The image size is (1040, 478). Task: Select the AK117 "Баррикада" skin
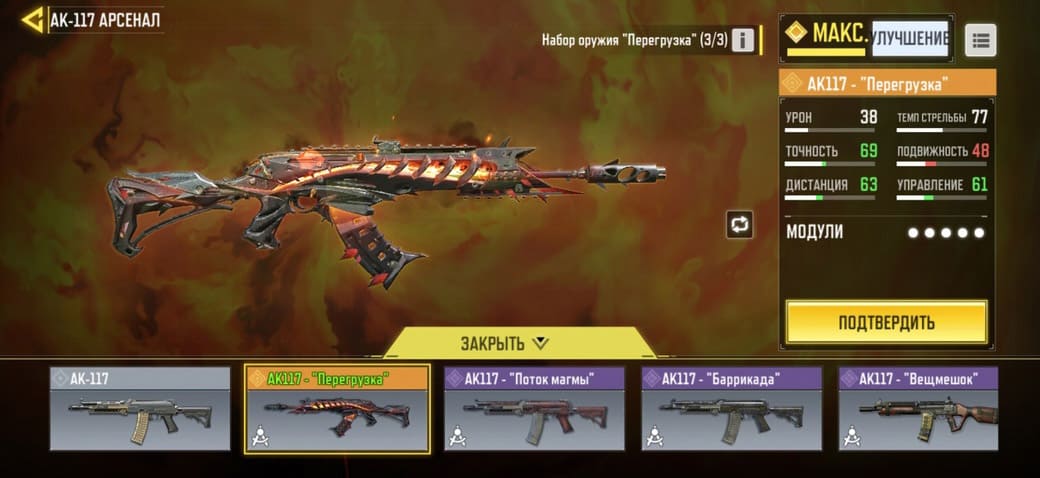coord(731,408)
